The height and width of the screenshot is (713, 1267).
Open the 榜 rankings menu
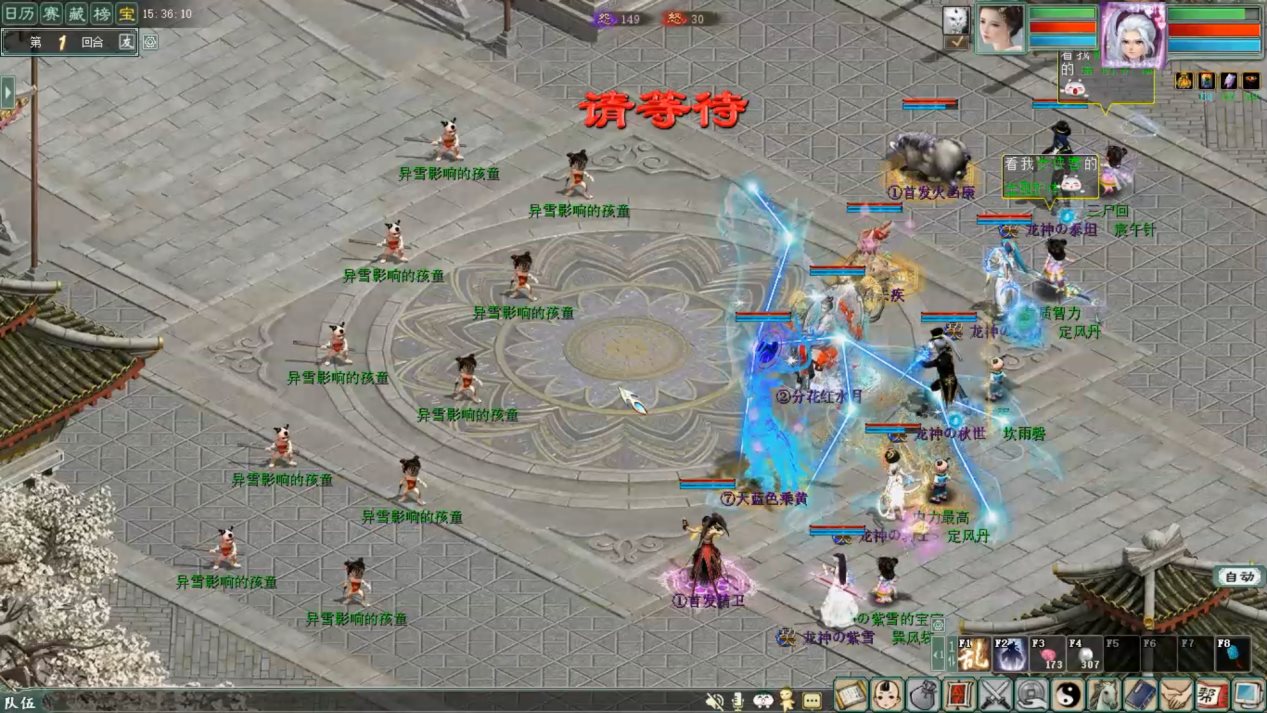[x=102, y=14]
